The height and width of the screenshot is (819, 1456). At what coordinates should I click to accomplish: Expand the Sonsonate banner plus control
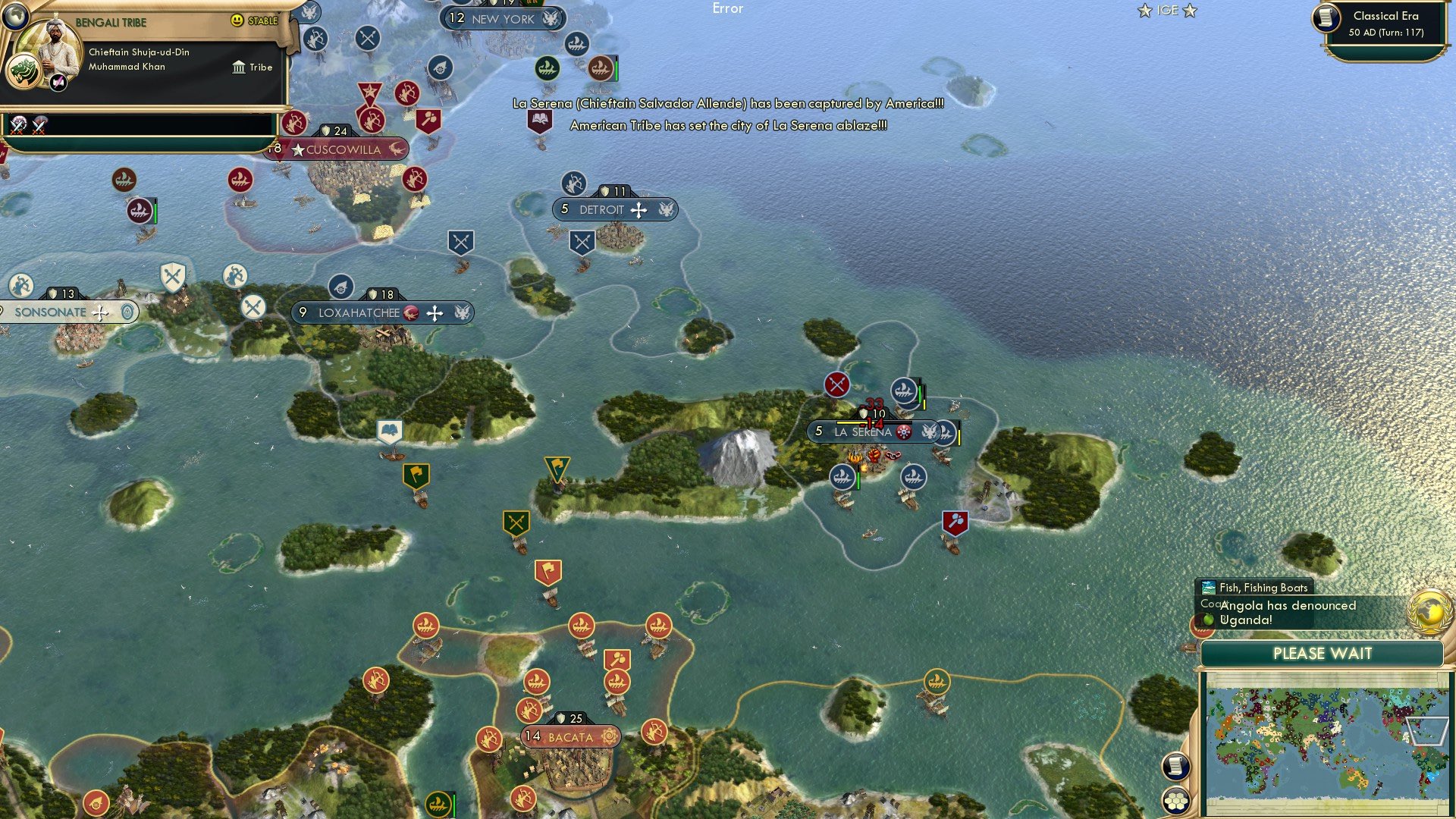click(x=99, y=312)
